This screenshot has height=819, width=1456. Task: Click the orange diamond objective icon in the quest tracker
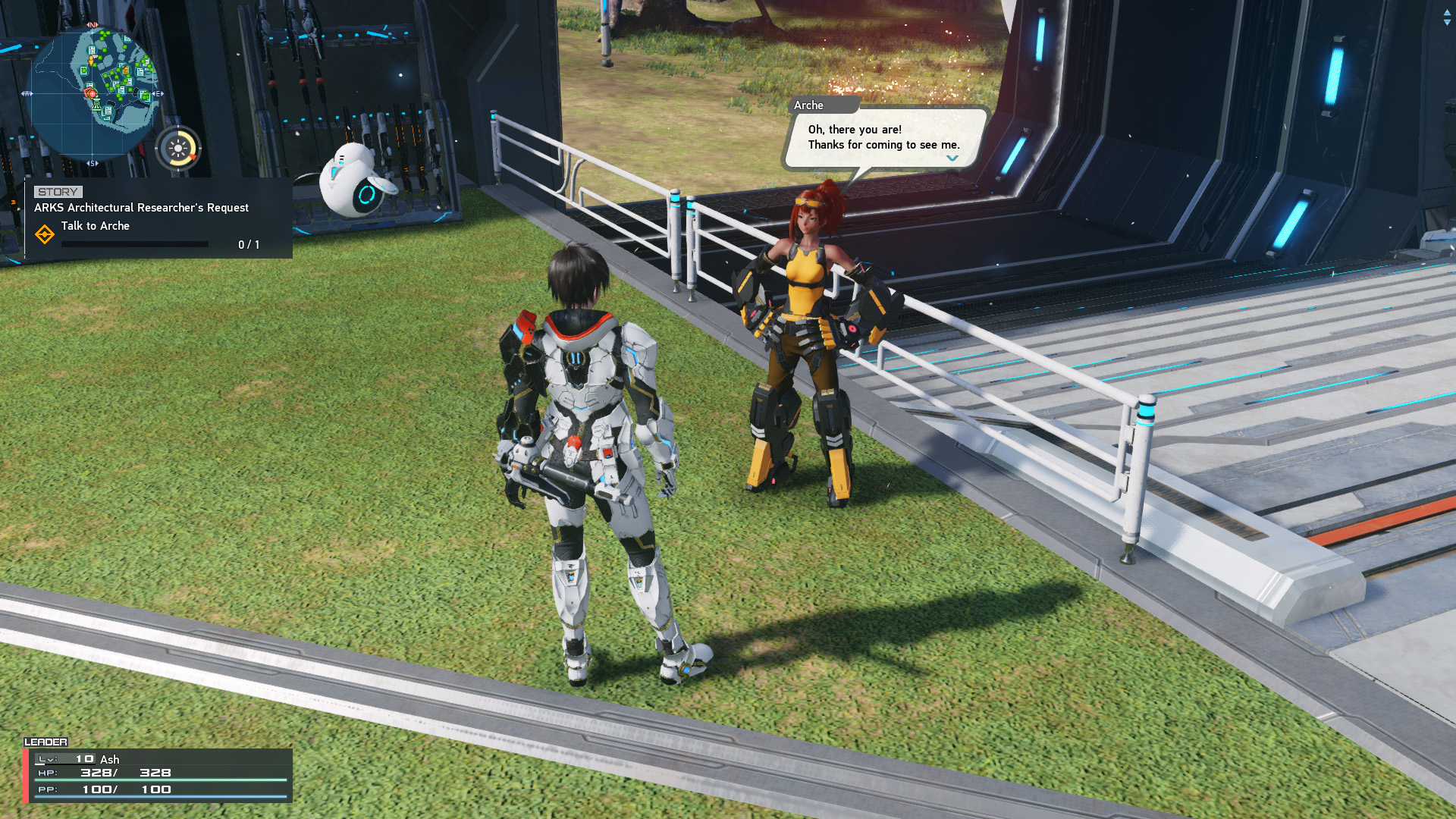click(46, 234)
